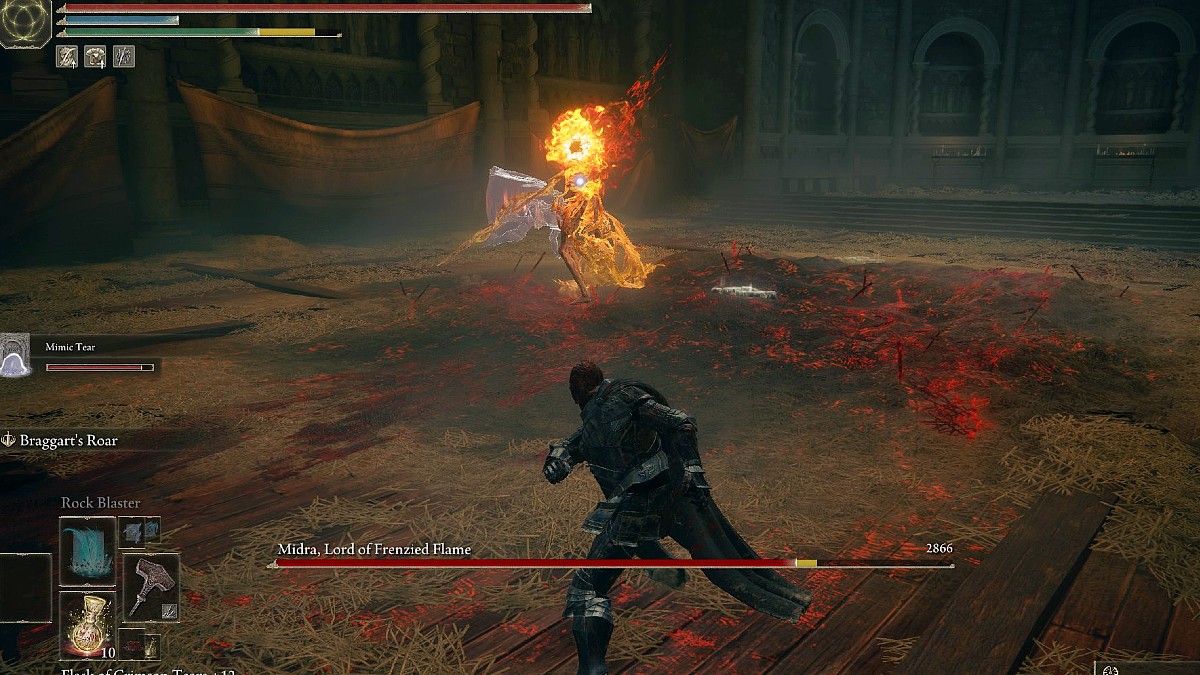
Task: Select the equipped hammer weapon slot
Action: [151, 588]
